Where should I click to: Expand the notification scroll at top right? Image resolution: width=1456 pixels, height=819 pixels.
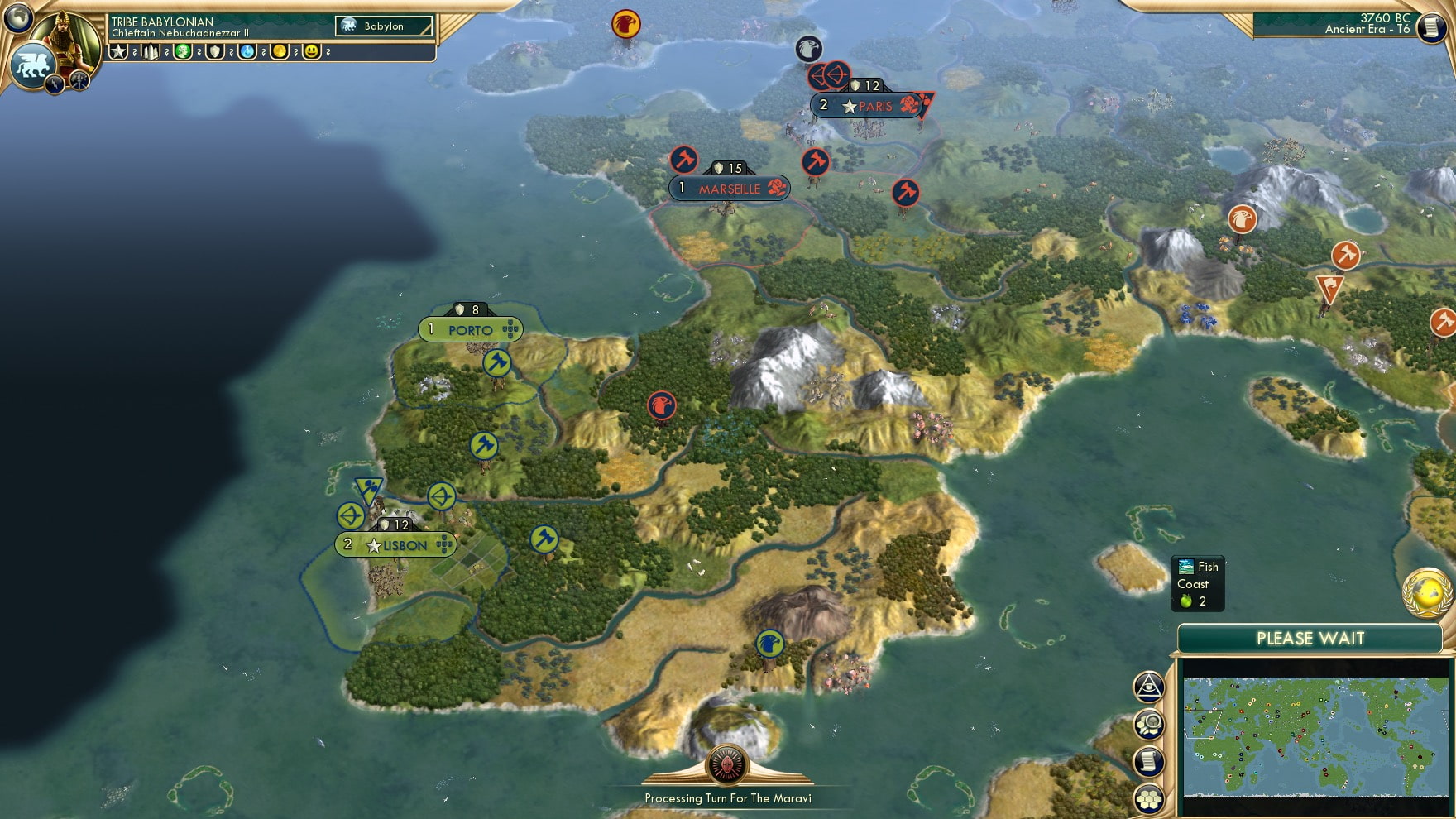(1430, 29)
